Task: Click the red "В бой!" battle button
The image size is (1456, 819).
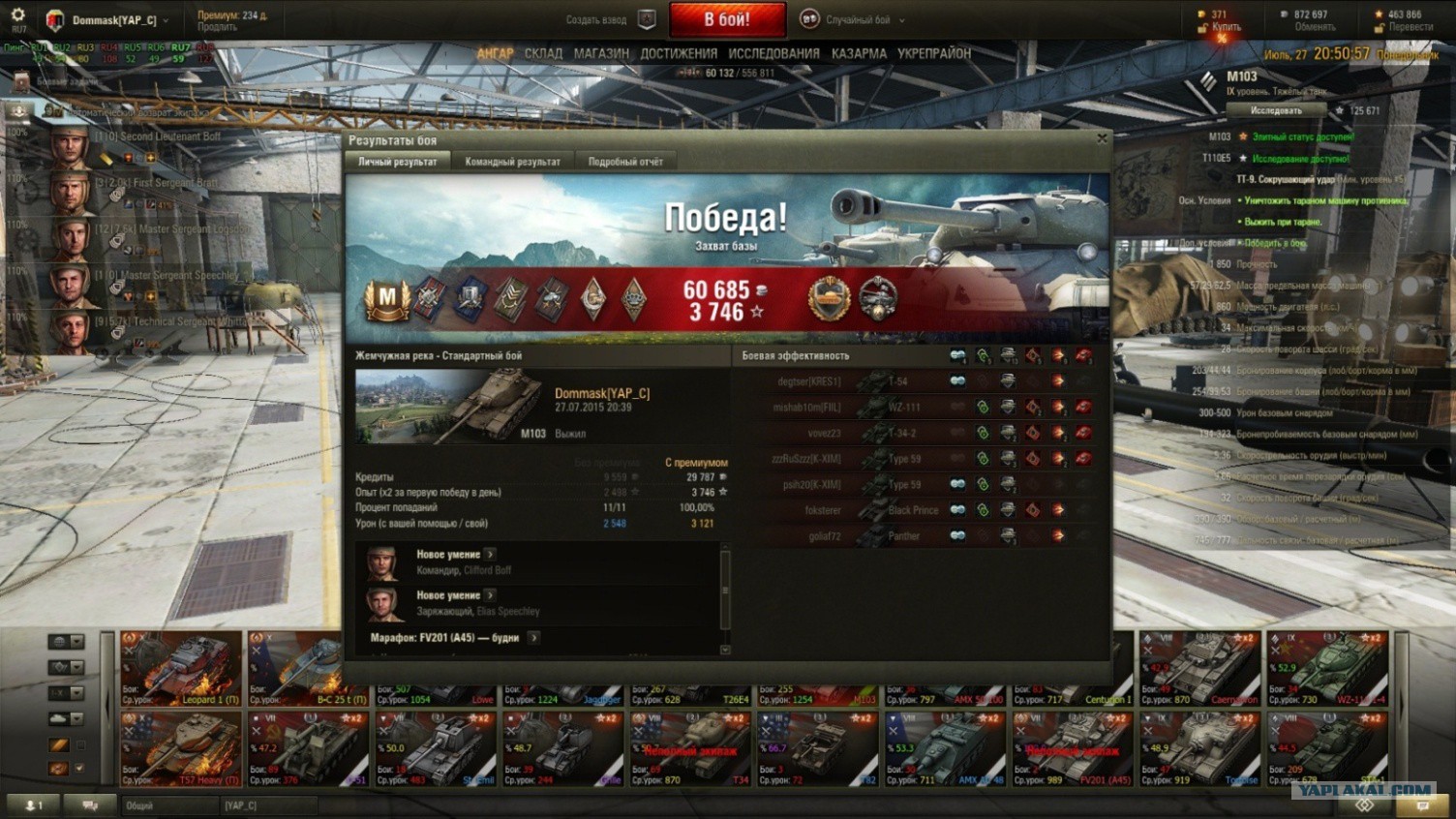Action: click(727, 19)
